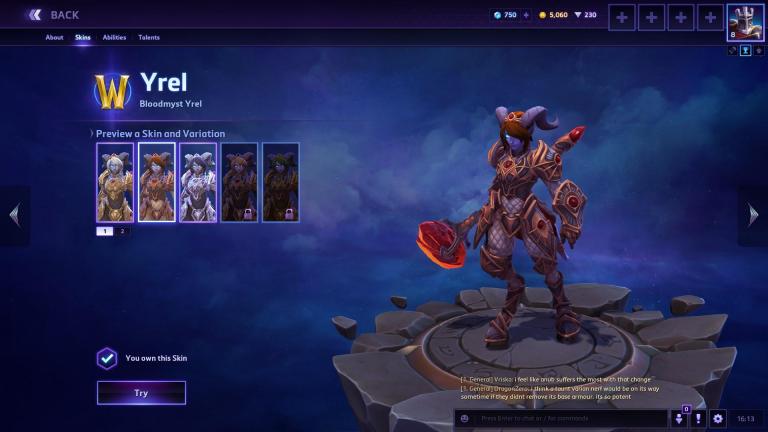
Task: Click the Try button
Action: (141, 393)
